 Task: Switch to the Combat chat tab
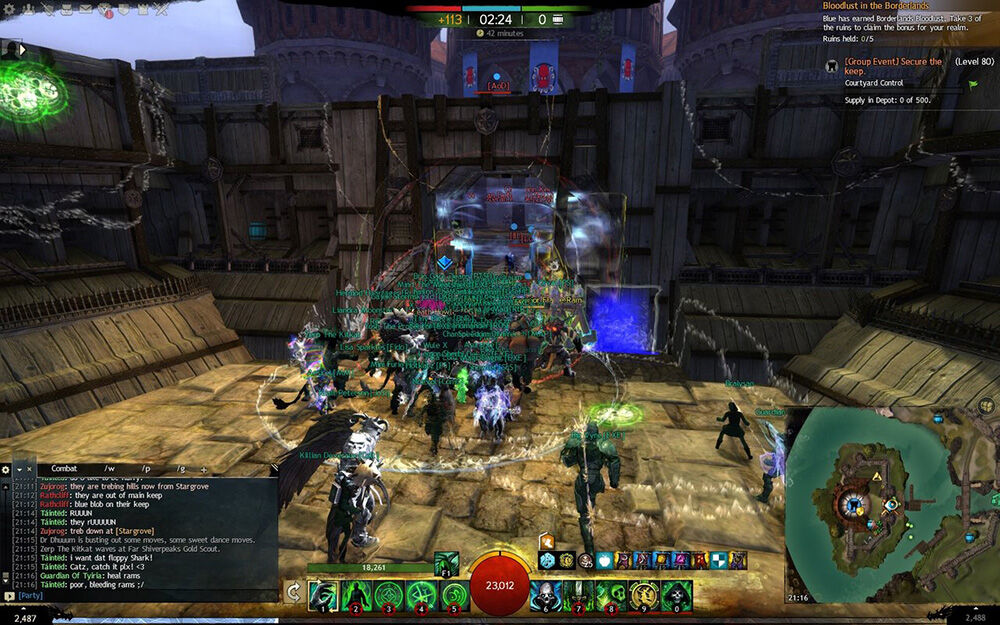point(64,468)
